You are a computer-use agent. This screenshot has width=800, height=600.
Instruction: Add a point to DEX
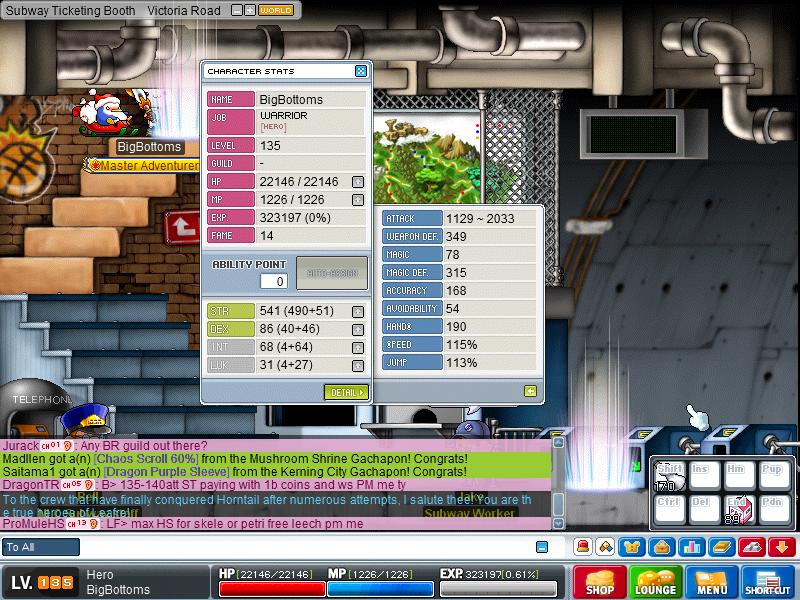358,329
